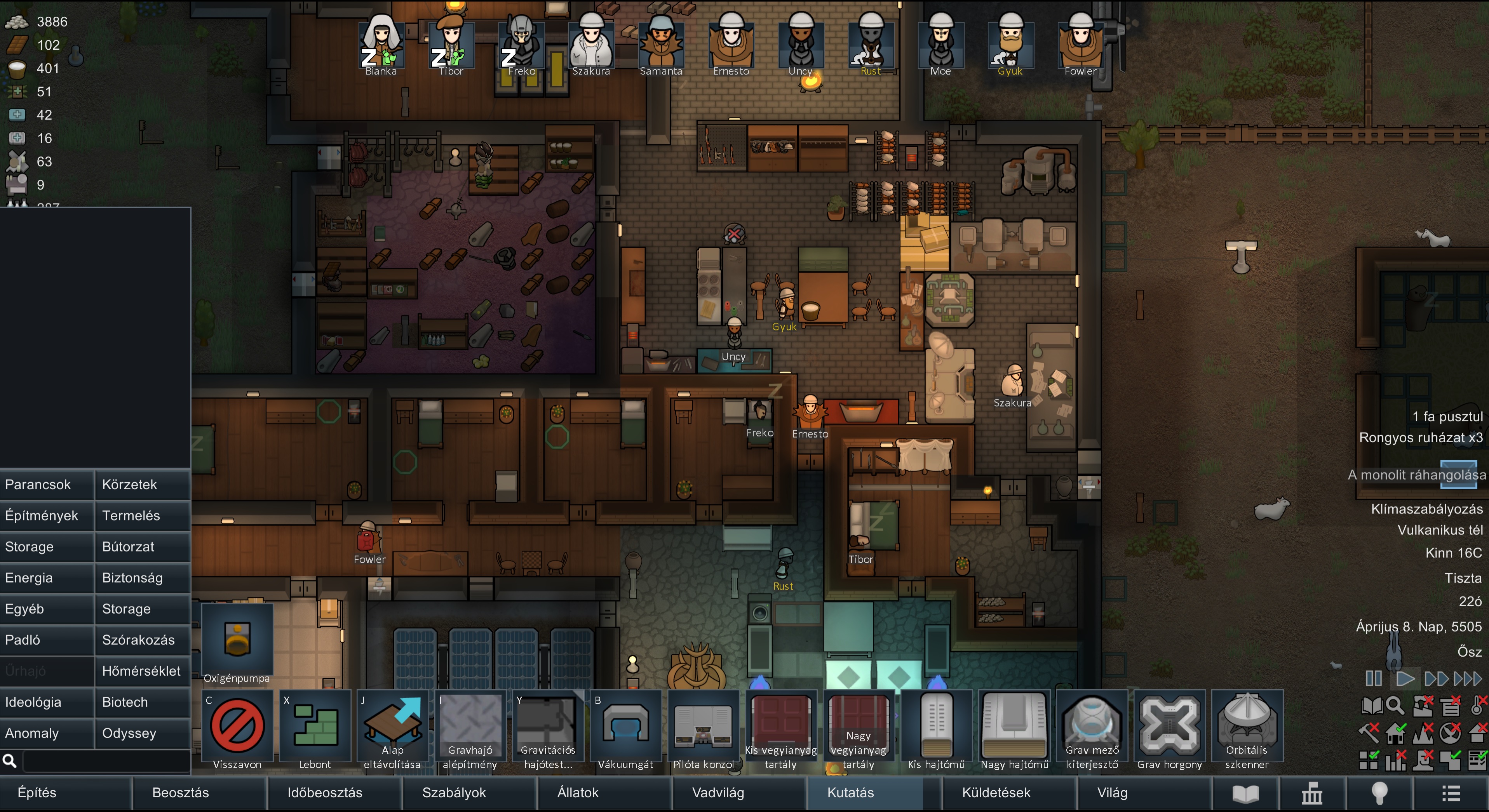
Task: Open the Odyssey build category
Action: (142, 733)
